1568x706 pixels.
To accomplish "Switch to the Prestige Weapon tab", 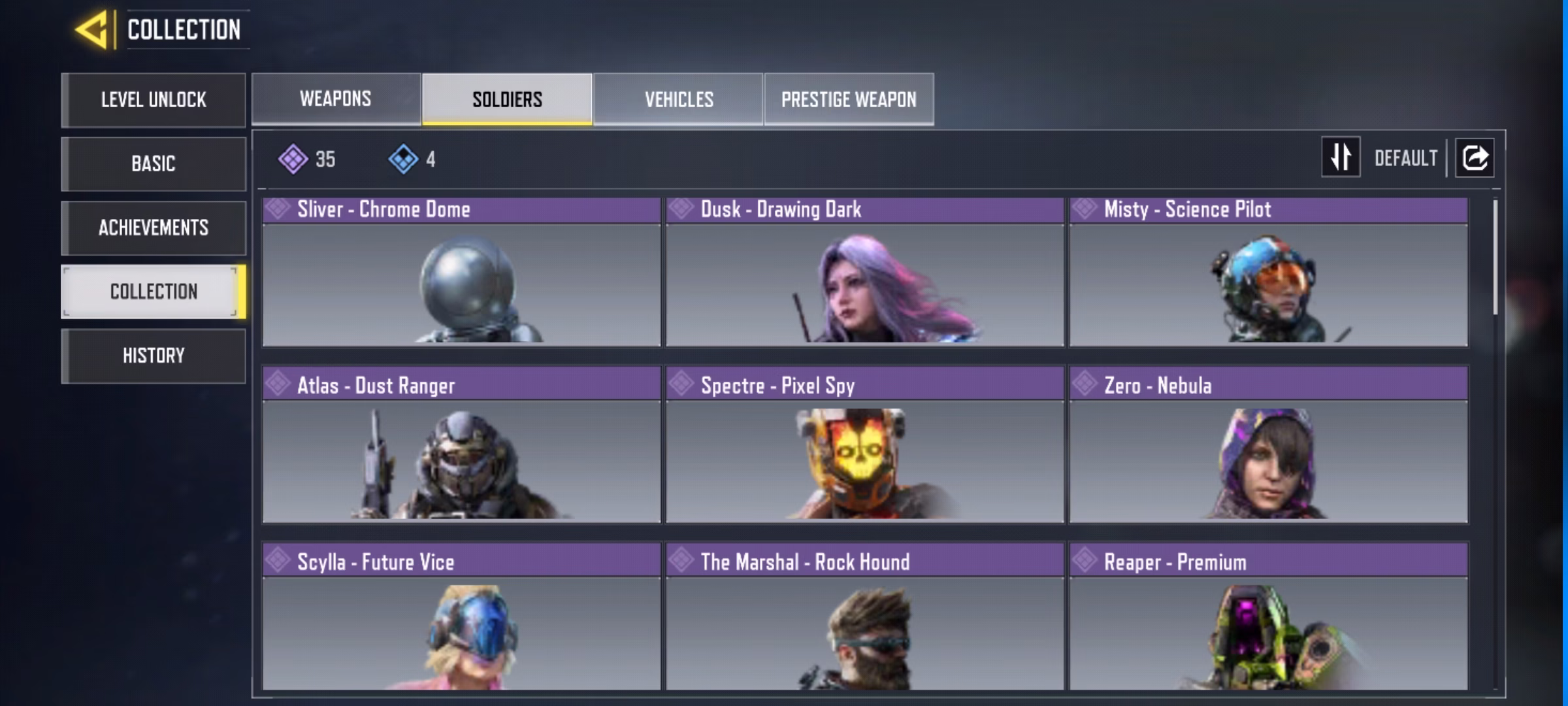I will (x=849, y=99).
